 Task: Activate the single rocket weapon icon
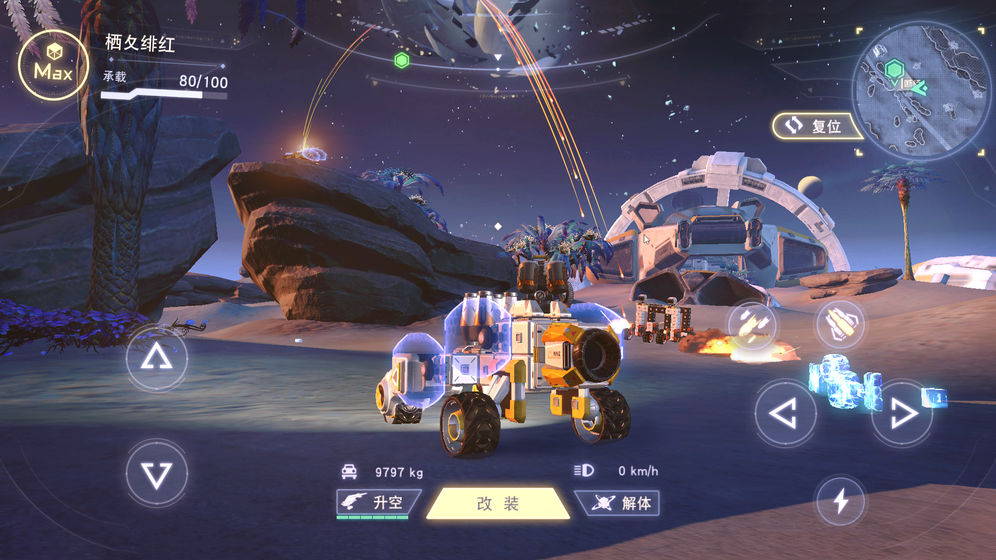coord(840,324)
